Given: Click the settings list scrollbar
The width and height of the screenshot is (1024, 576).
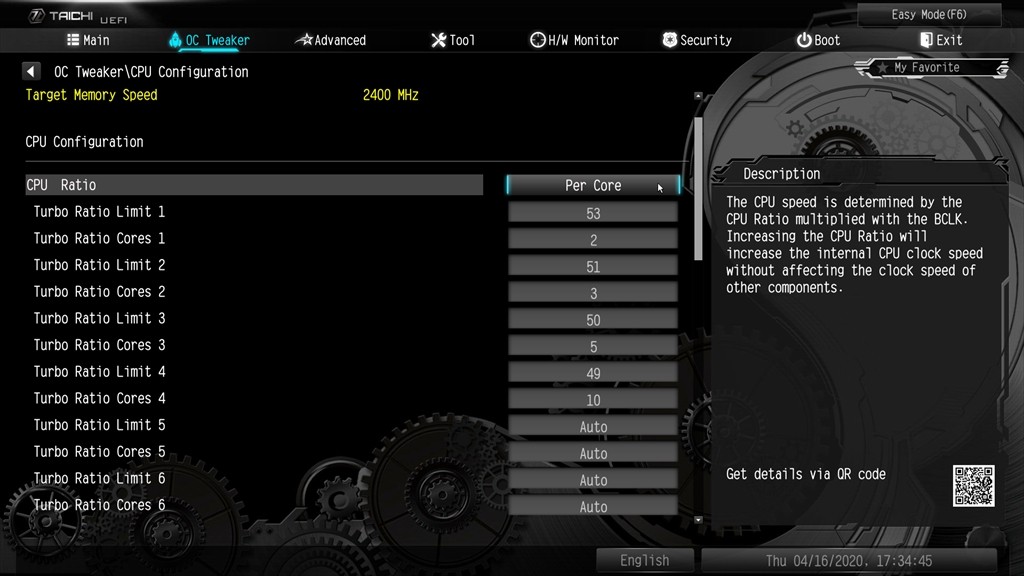Looking at the screenshot, I should pos(699,180).
